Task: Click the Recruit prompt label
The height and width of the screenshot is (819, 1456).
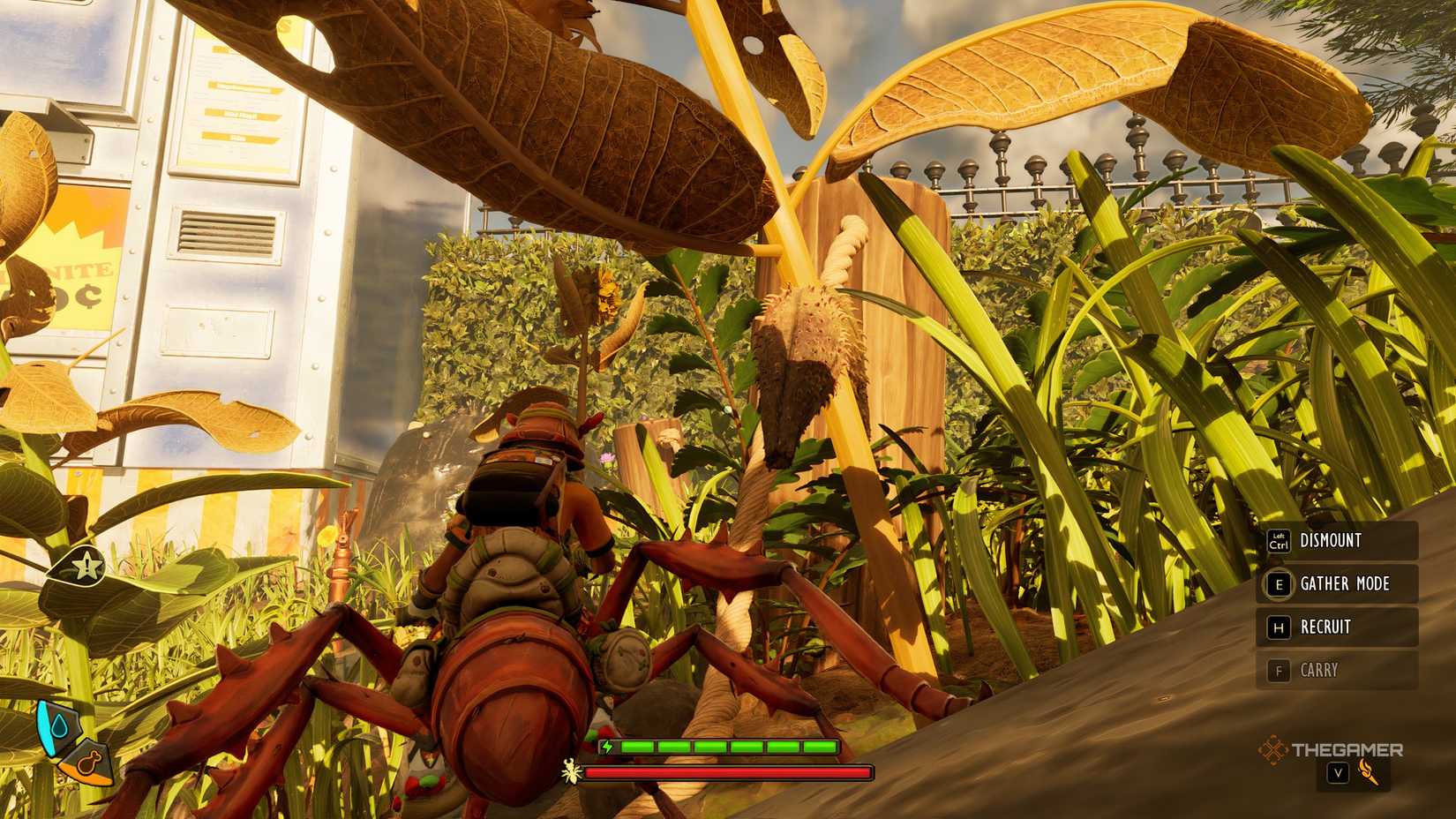Action: (1326, 627)
